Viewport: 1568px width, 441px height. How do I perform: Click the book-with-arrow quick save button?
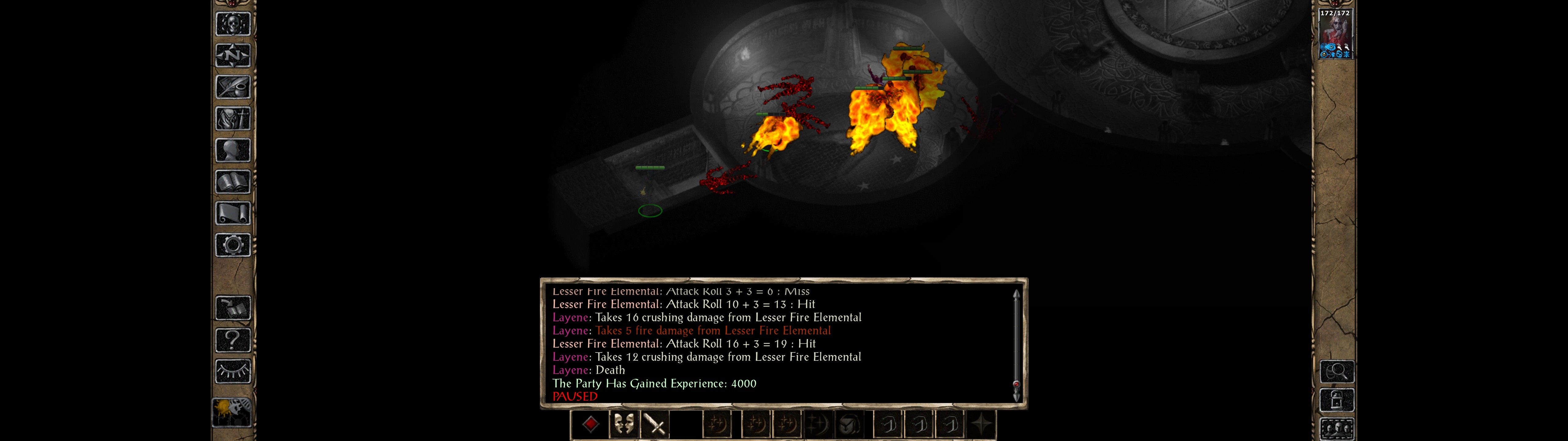[x=232, y=308]
